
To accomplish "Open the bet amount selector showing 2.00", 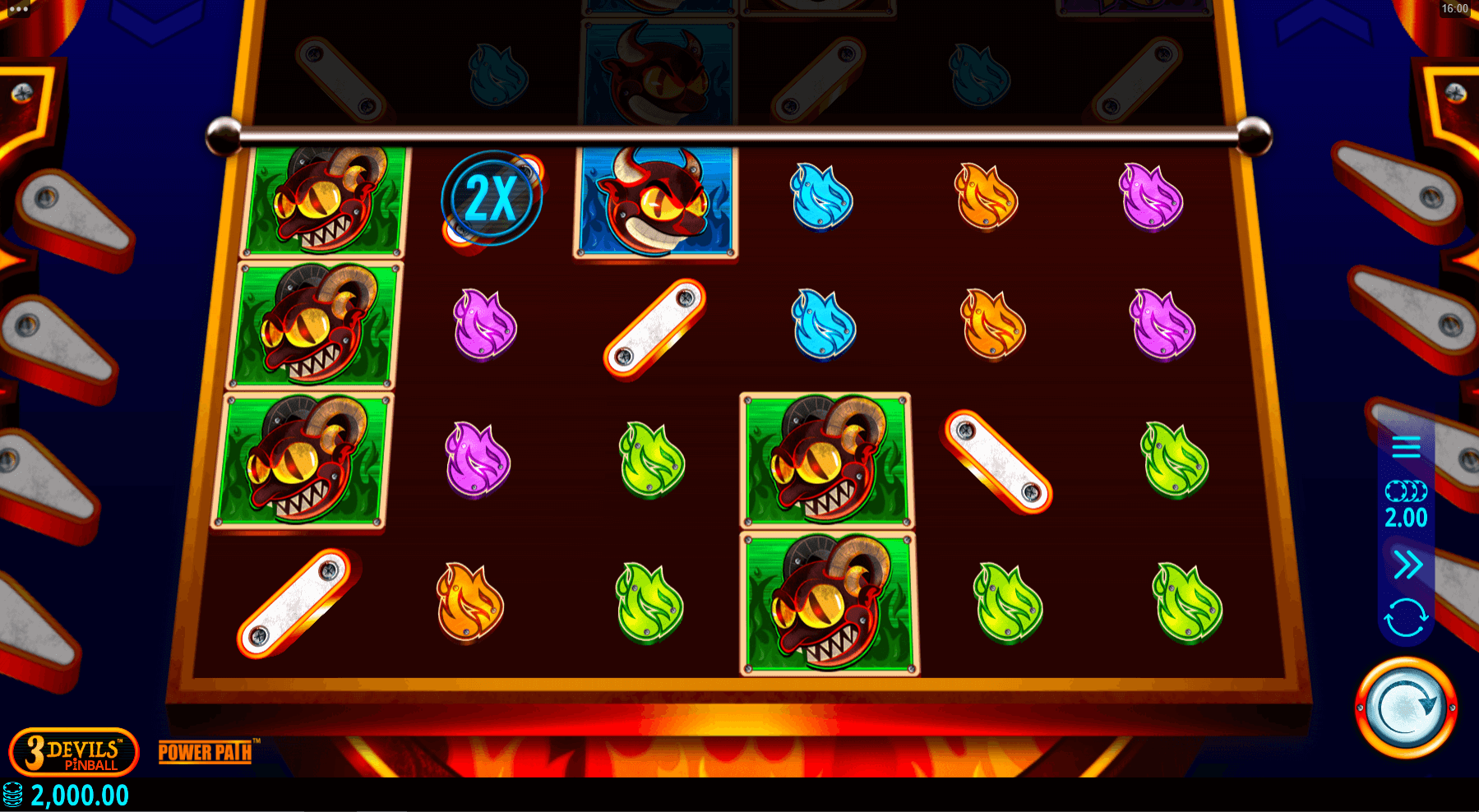I will coord(1407,517).
